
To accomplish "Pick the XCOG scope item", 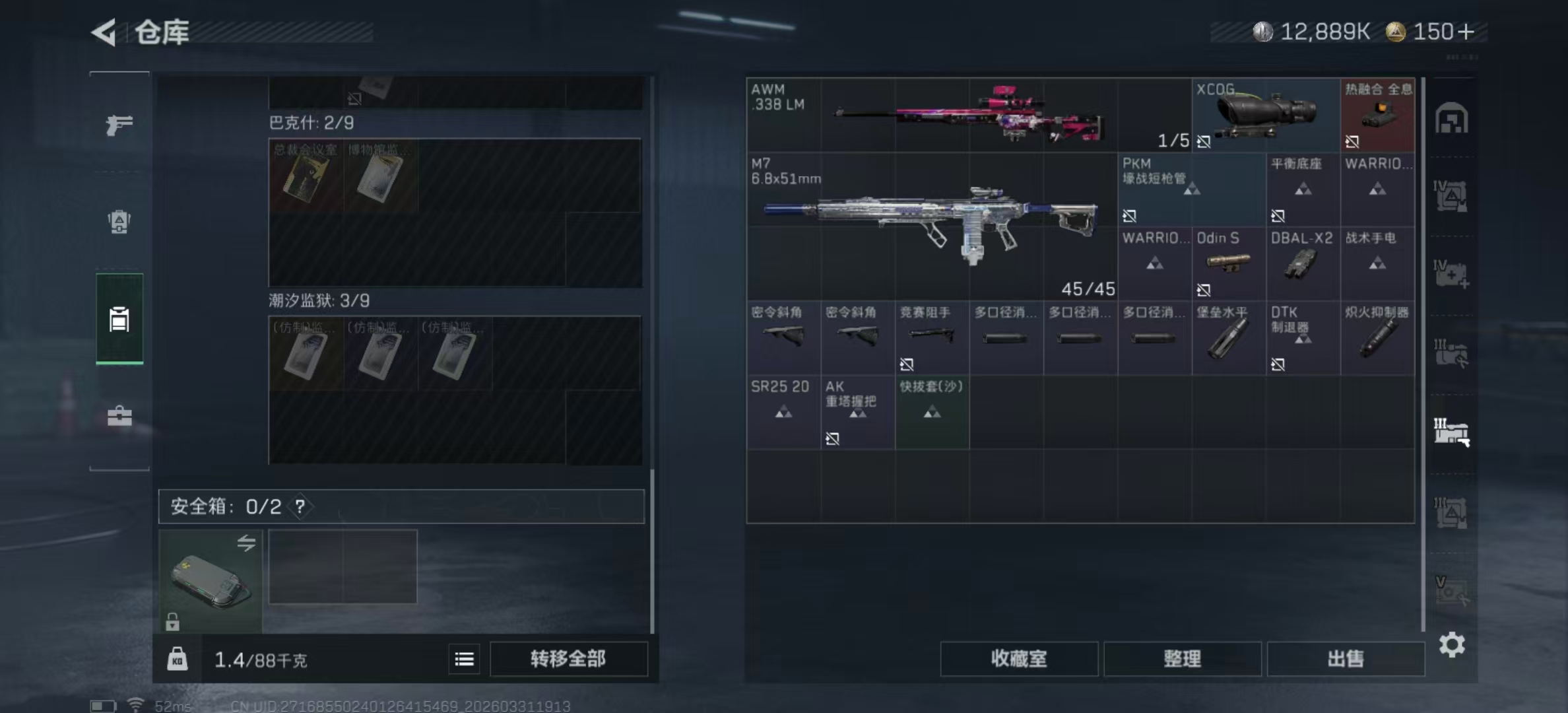I will coord(1265,116).
